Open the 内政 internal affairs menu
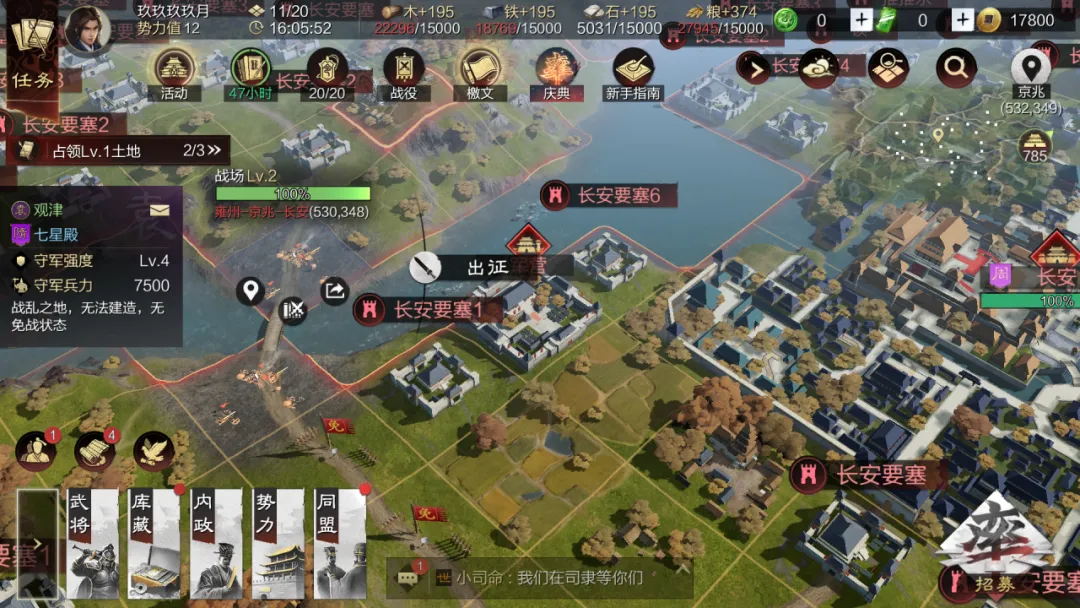This screenshot has height=608, width=1080. (216, 543)
